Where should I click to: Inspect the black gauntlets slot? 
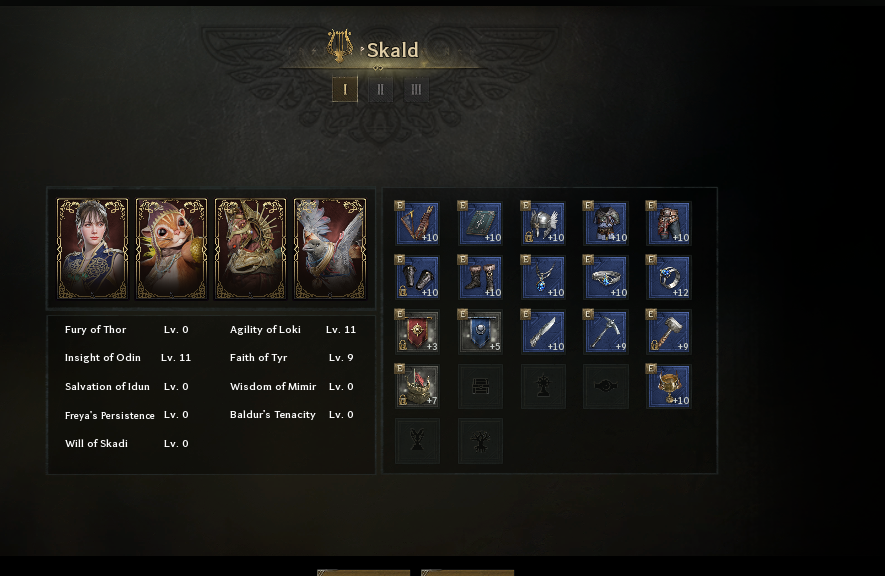(417, 277)
